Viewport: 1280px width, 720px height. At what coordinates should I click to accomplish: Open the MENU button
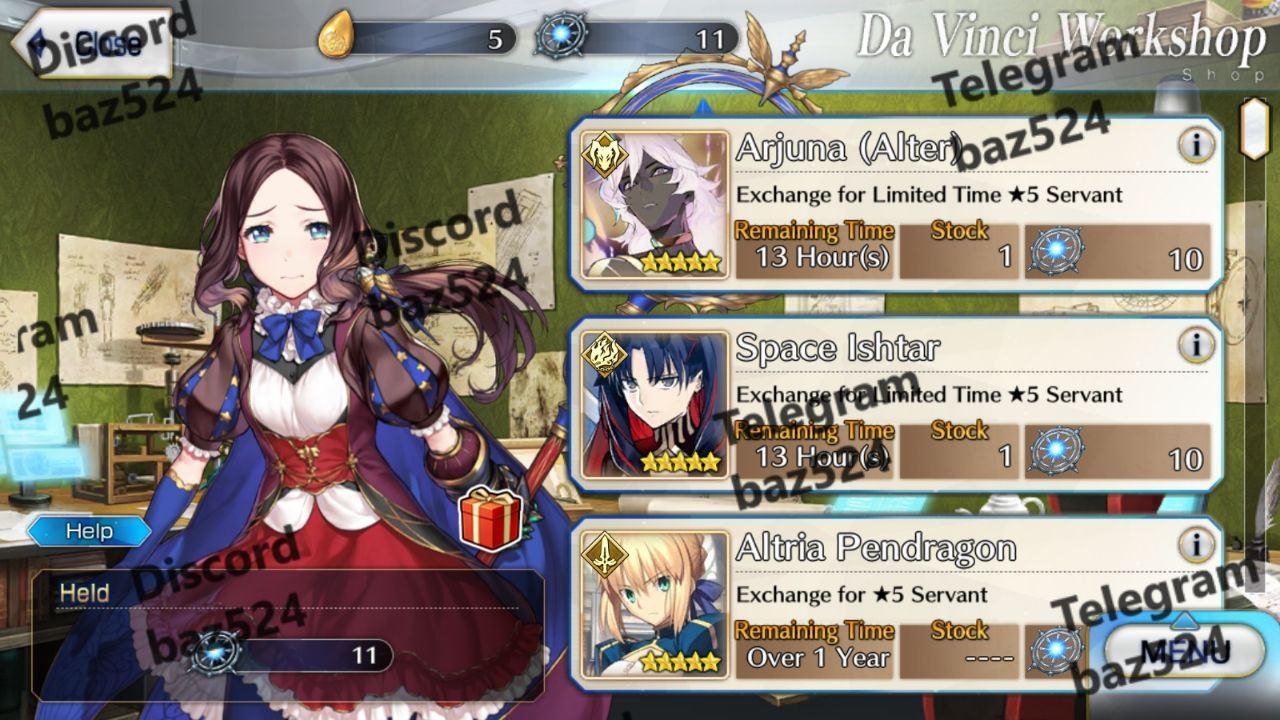pyautogui.click(x=1185, y=651)
